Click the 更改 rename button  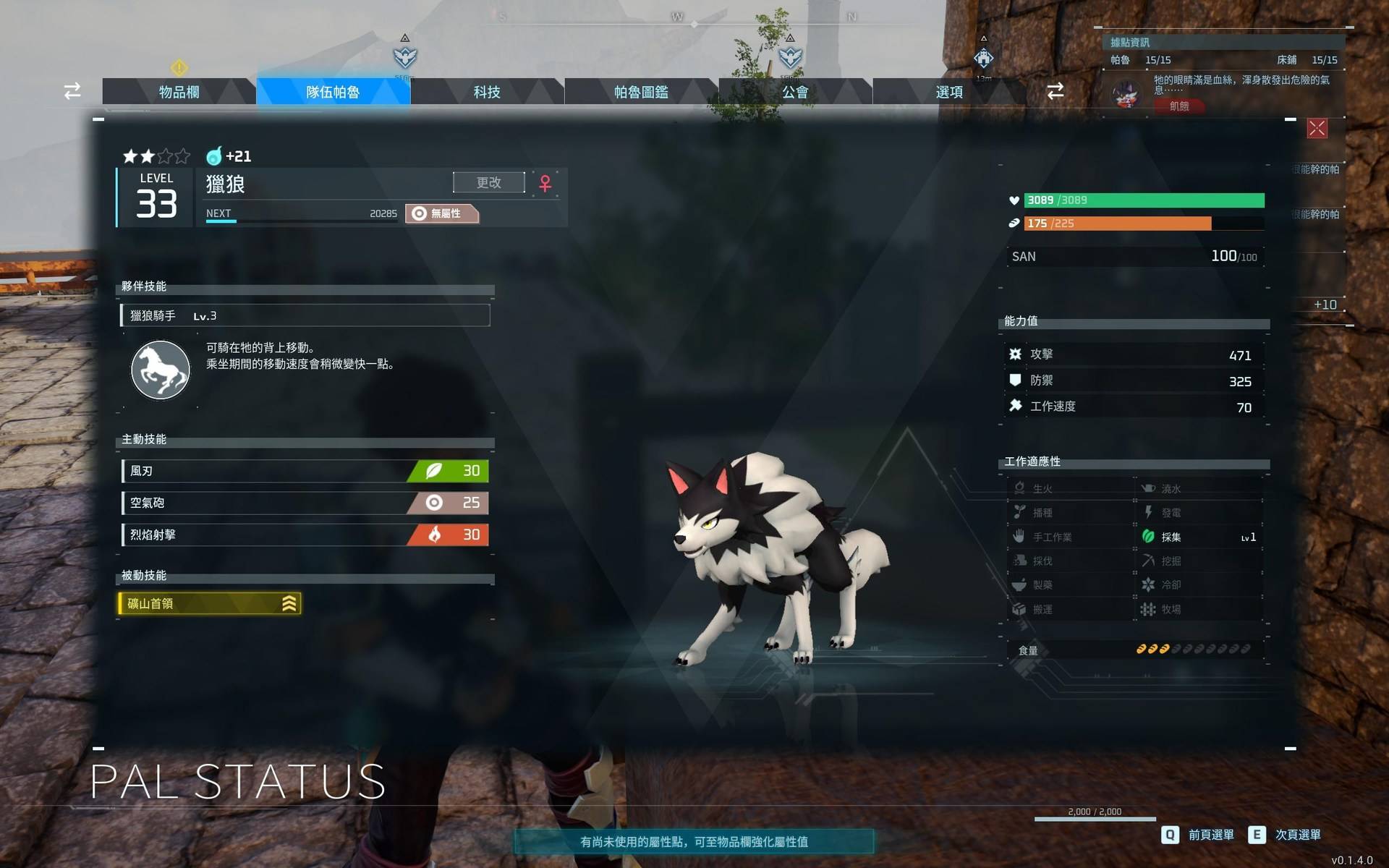pos(488,182)
